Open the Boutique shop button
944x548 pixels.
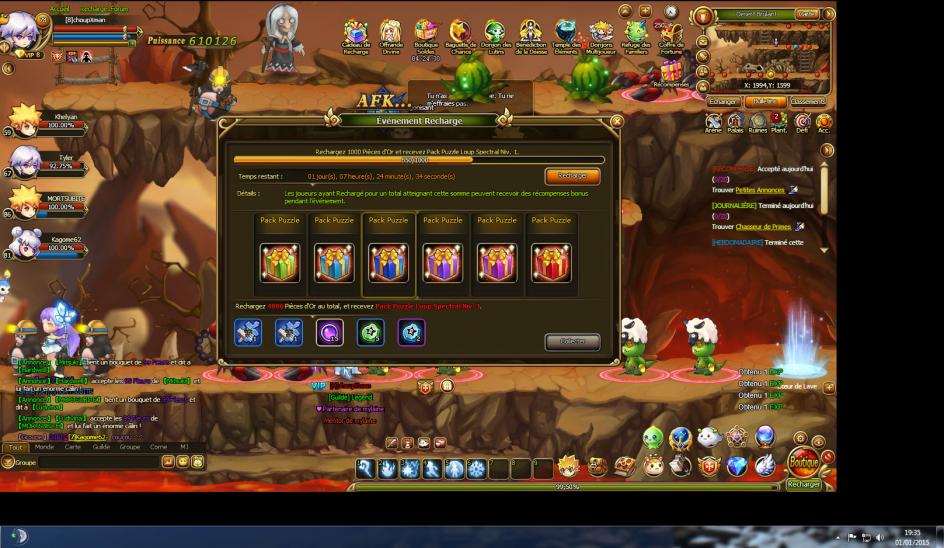(803, 464)
